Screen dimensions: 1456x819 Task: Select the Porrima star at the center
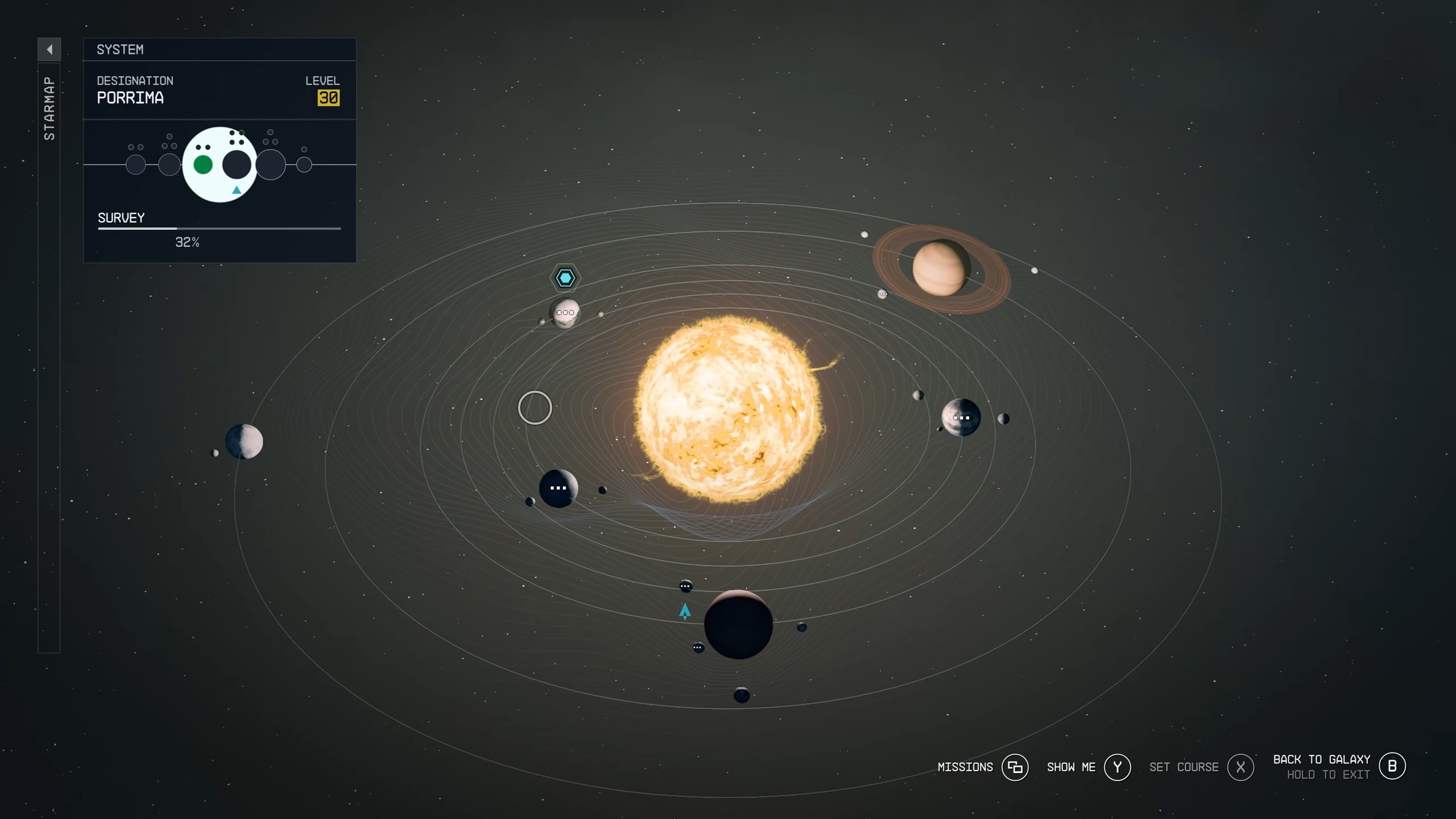click(x=729, y=409)
